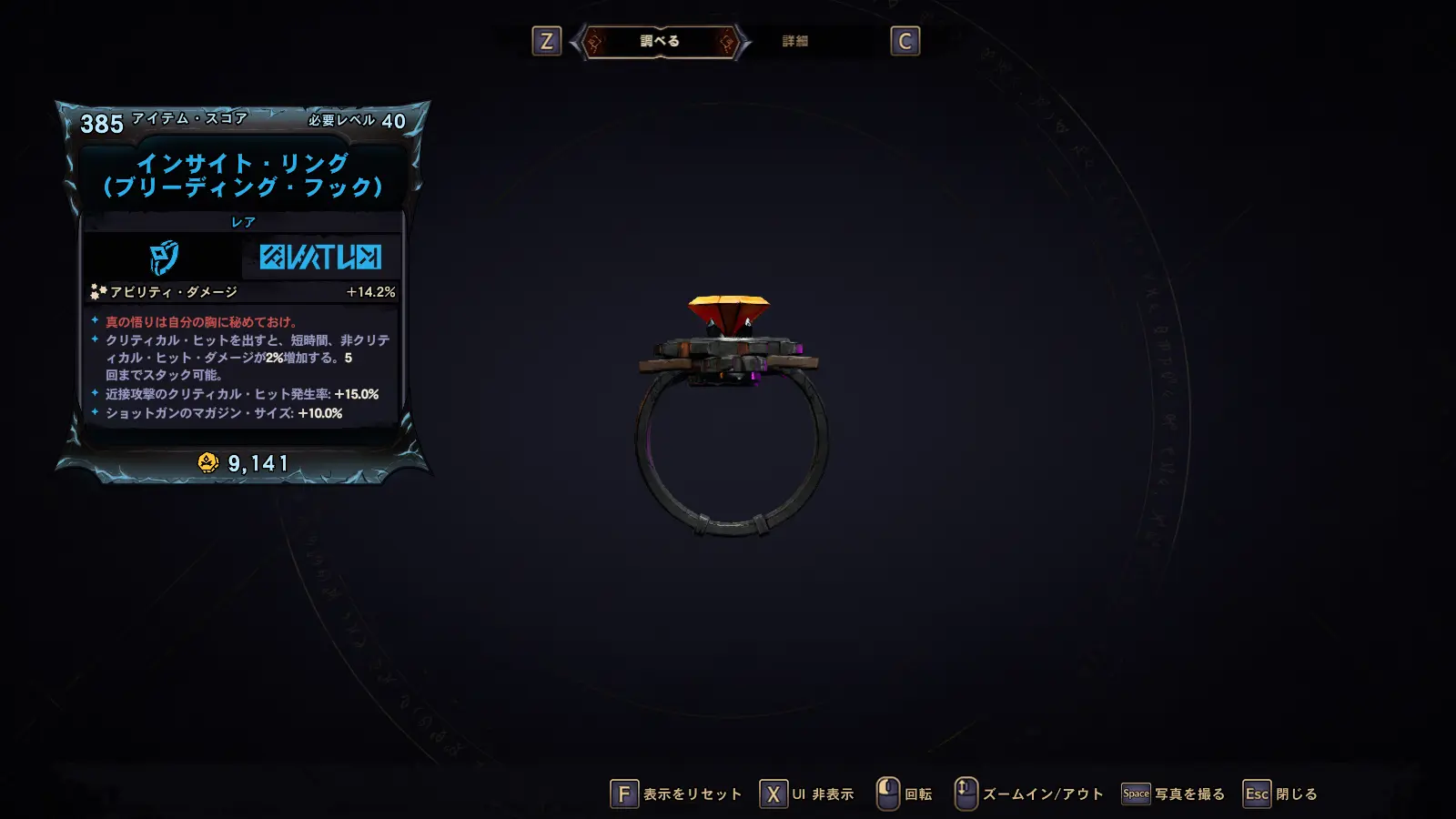Select 表示をリセット to reset the view

tap(676, 794)
